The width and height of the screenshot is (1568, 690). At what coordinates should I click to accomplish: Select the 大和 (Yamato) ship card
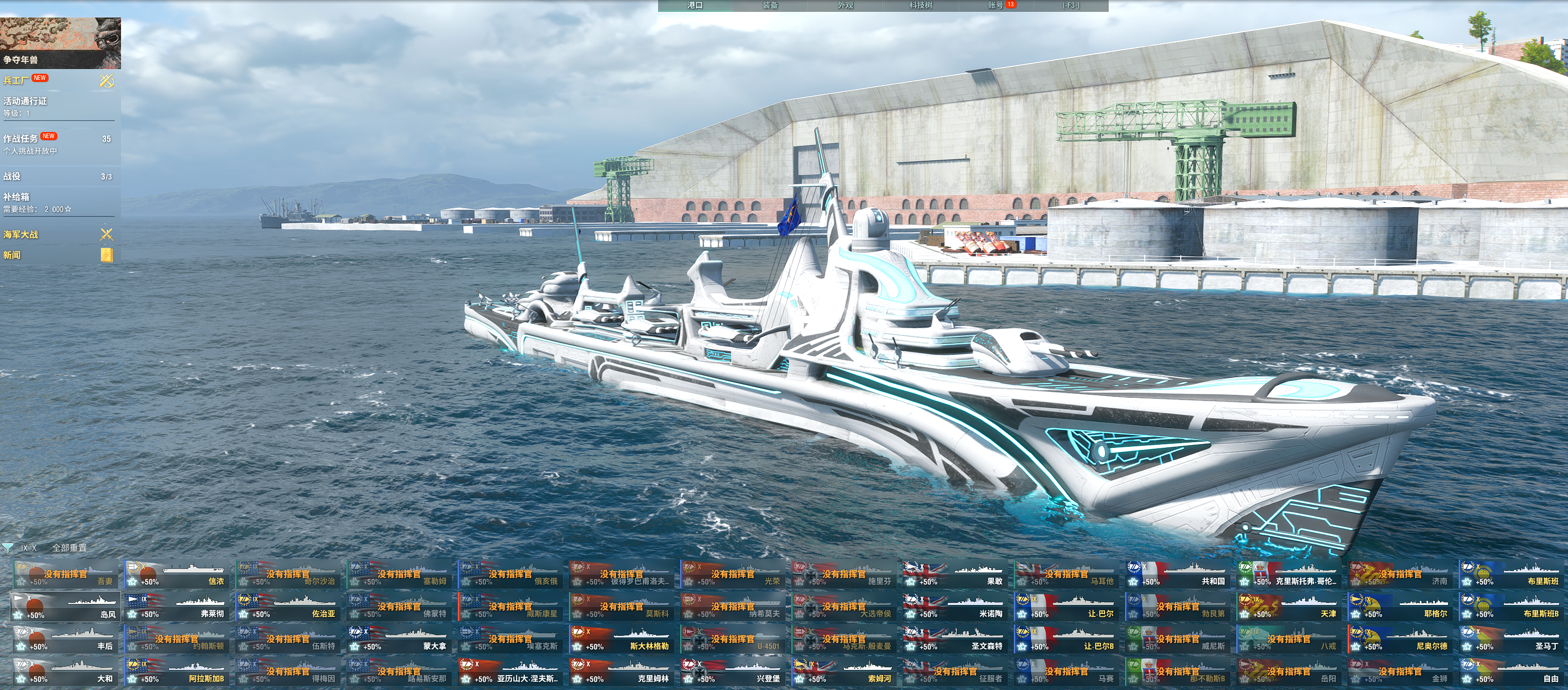tap(66, 672)
